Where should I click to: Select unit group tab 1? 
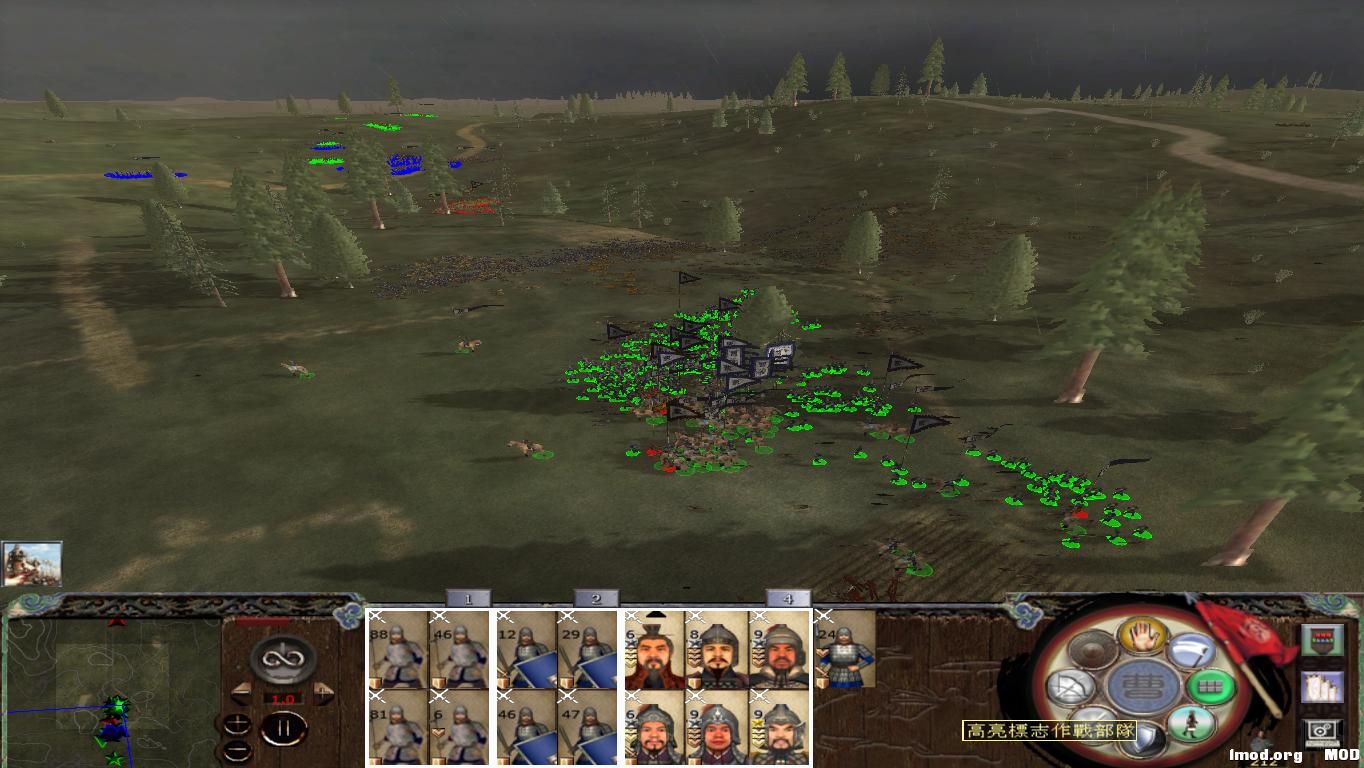coord(468,600)
